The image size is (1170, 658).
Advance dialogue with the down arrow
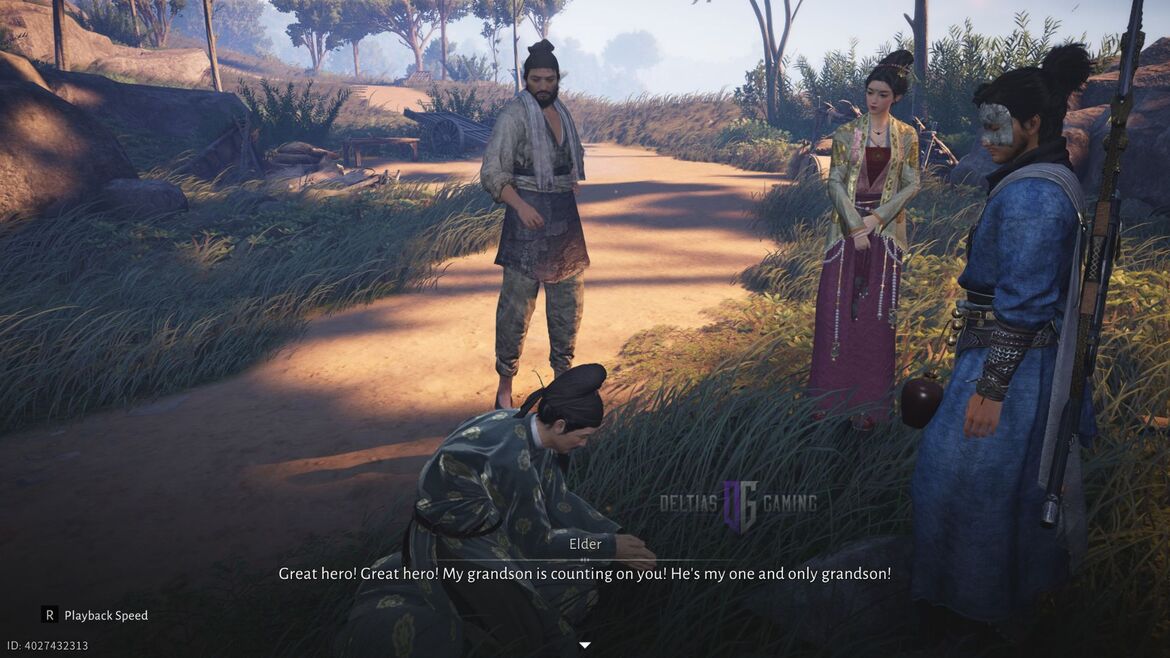(585, 645)
